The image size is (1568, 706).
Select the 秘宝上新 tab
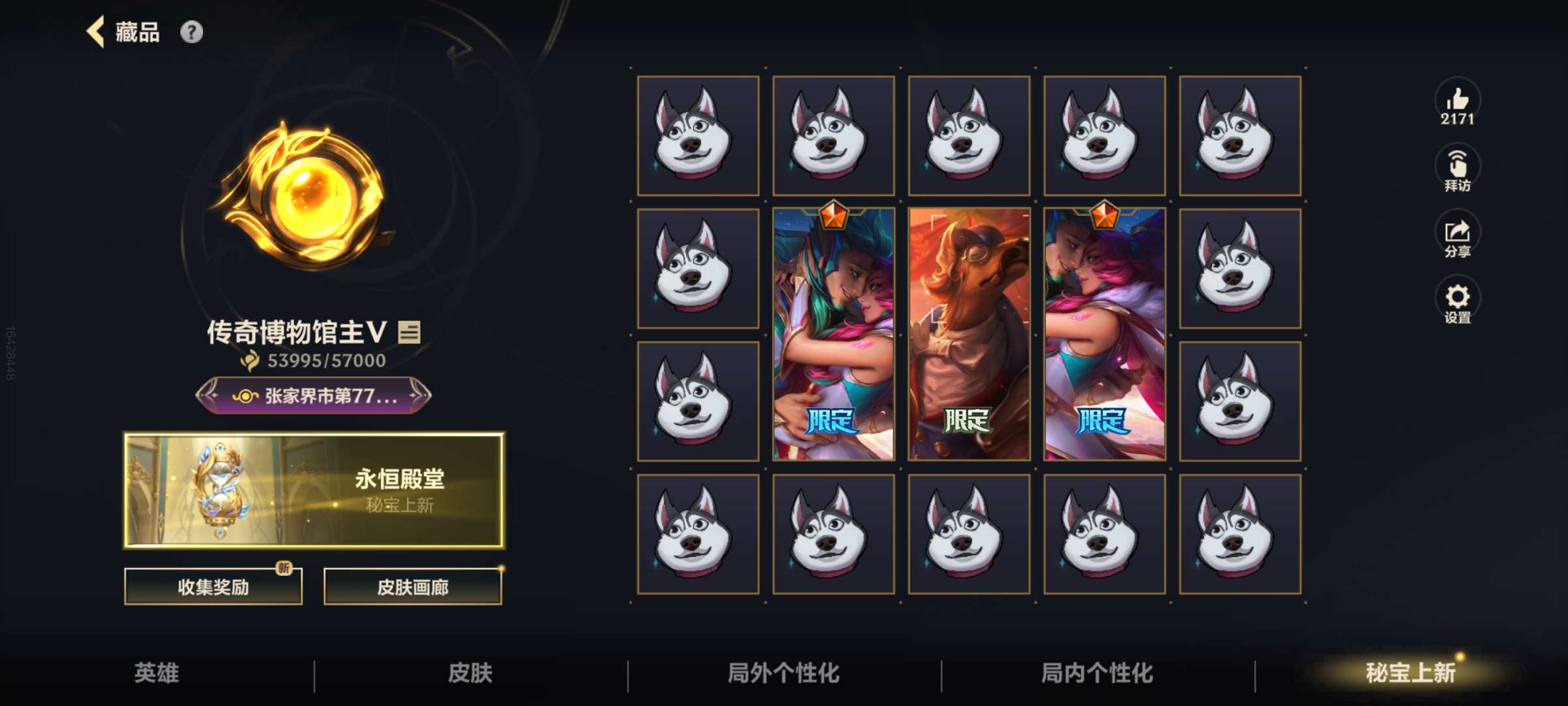click(1411, 673)
